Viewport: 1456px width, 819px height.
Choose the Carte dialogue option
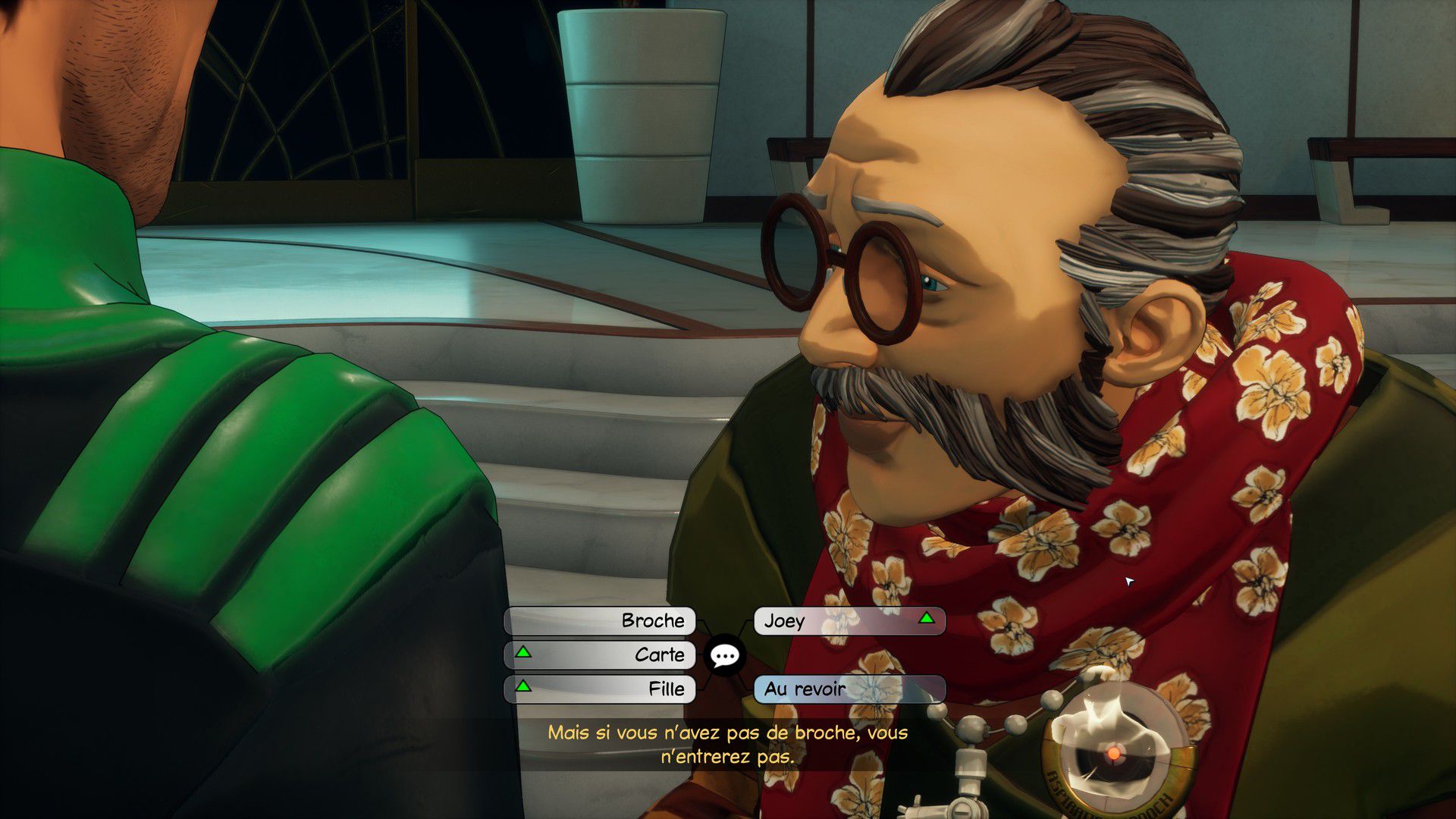[x=600, y=655]
